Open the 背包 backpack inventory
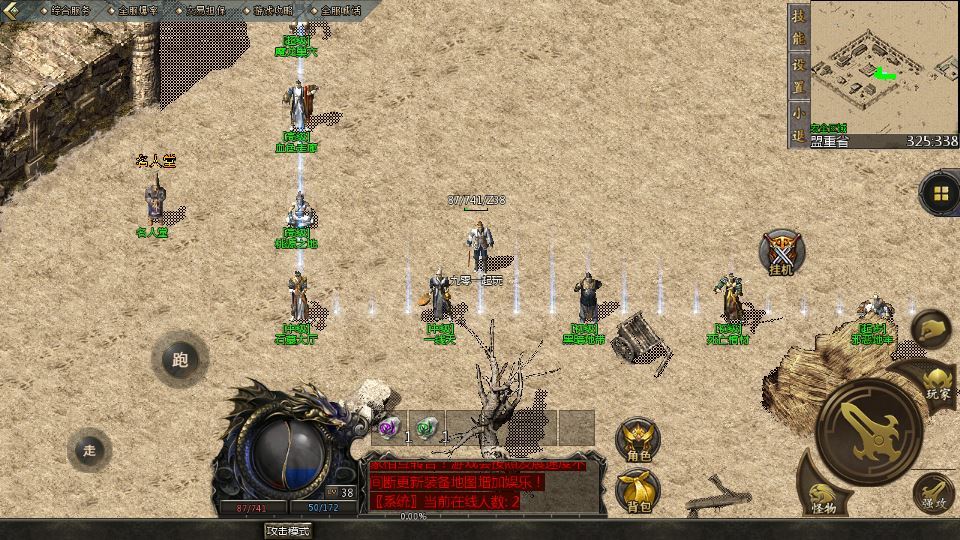The height and width of the screenshot is (540, 960). click(639, 490)
